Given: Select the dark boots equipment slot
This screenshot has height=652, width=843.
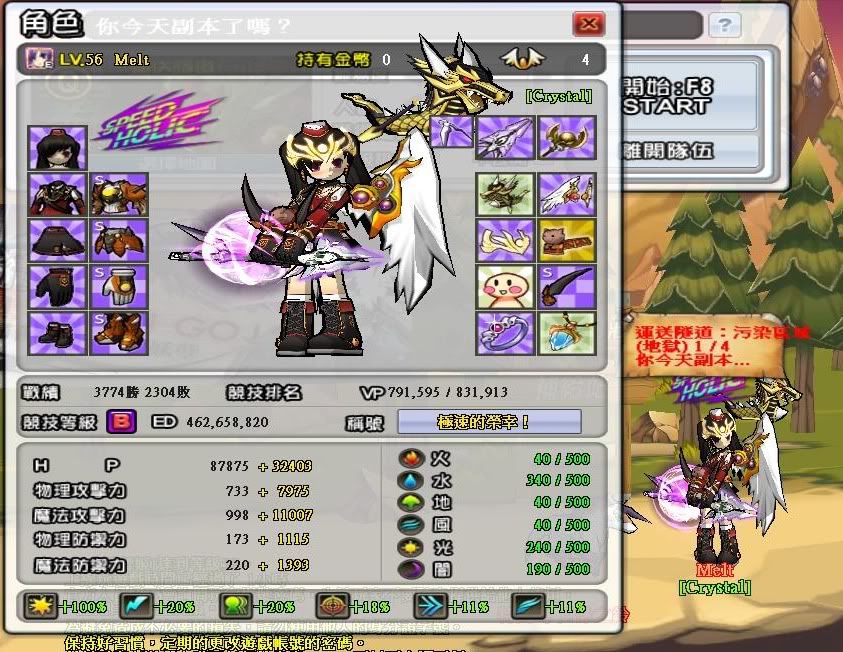Looking at the screenshot, I should tap(57, 332).
